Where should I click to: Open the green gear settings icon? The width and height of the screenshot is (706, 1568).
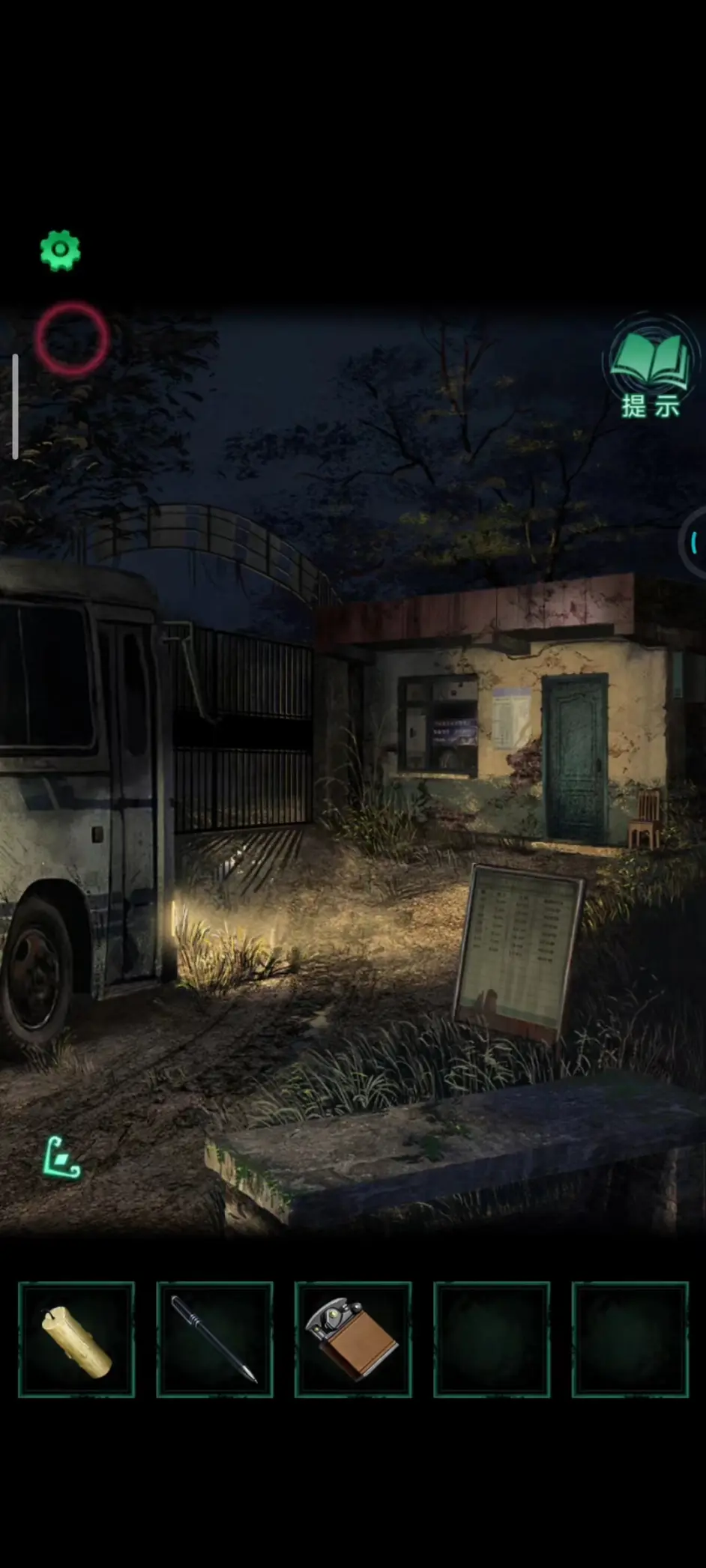60,249
